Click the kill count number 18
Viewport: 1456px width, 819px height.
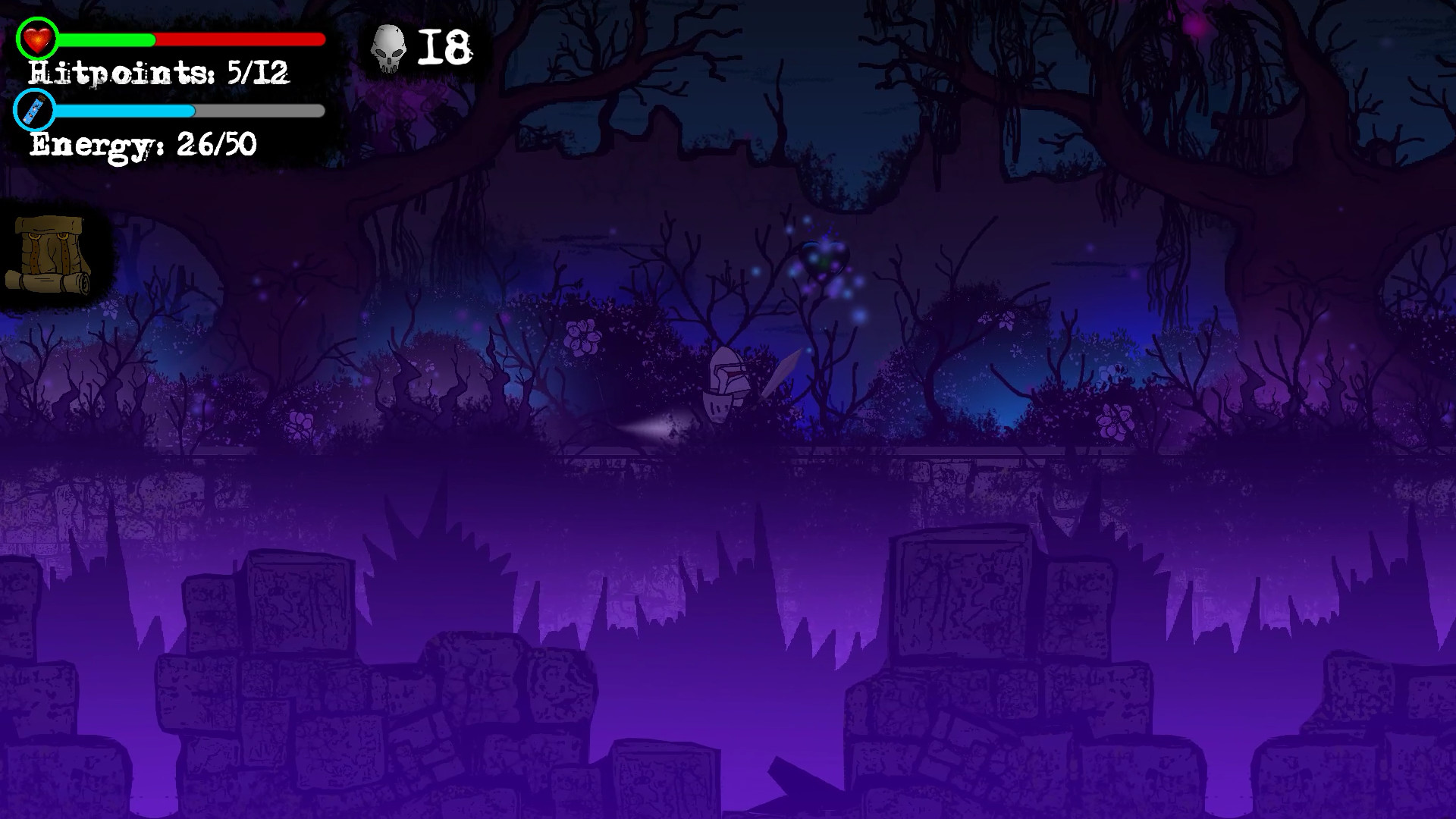[x=444, y=47]
